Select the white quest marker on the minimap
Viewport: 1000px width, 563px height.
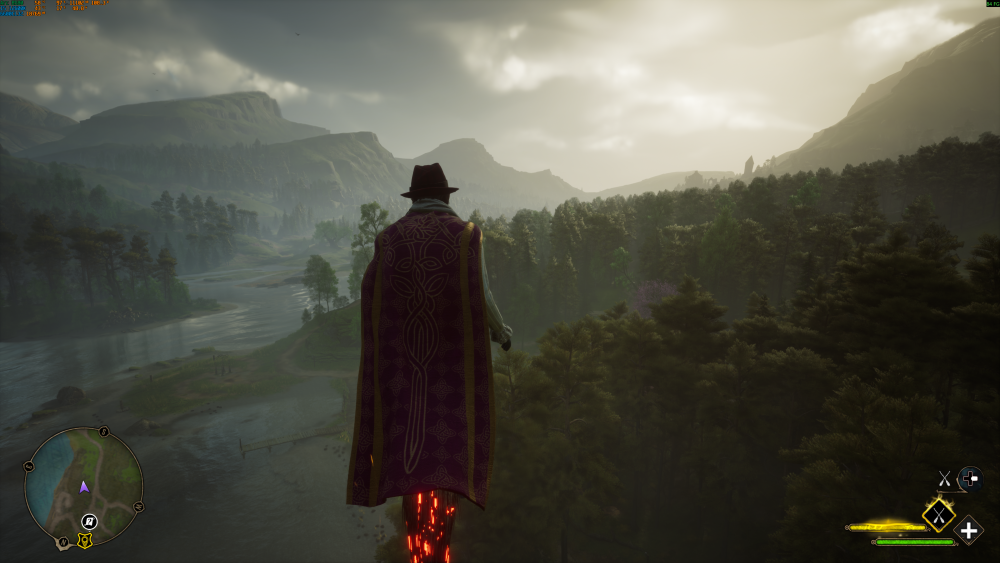tap(89, 521)
